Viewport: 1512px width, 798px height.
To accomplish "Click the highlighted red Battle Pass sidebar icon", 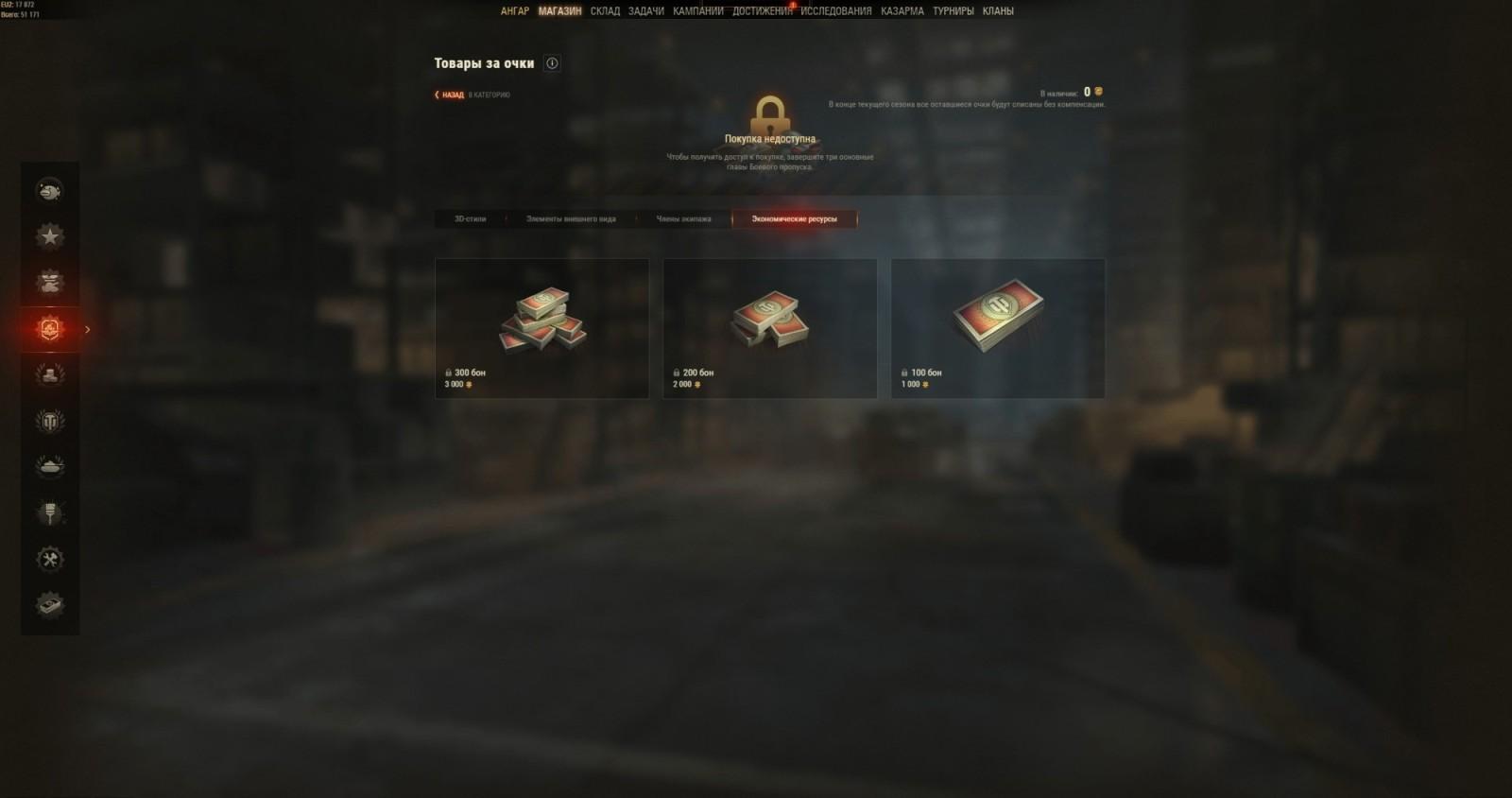I will [49, 330].
